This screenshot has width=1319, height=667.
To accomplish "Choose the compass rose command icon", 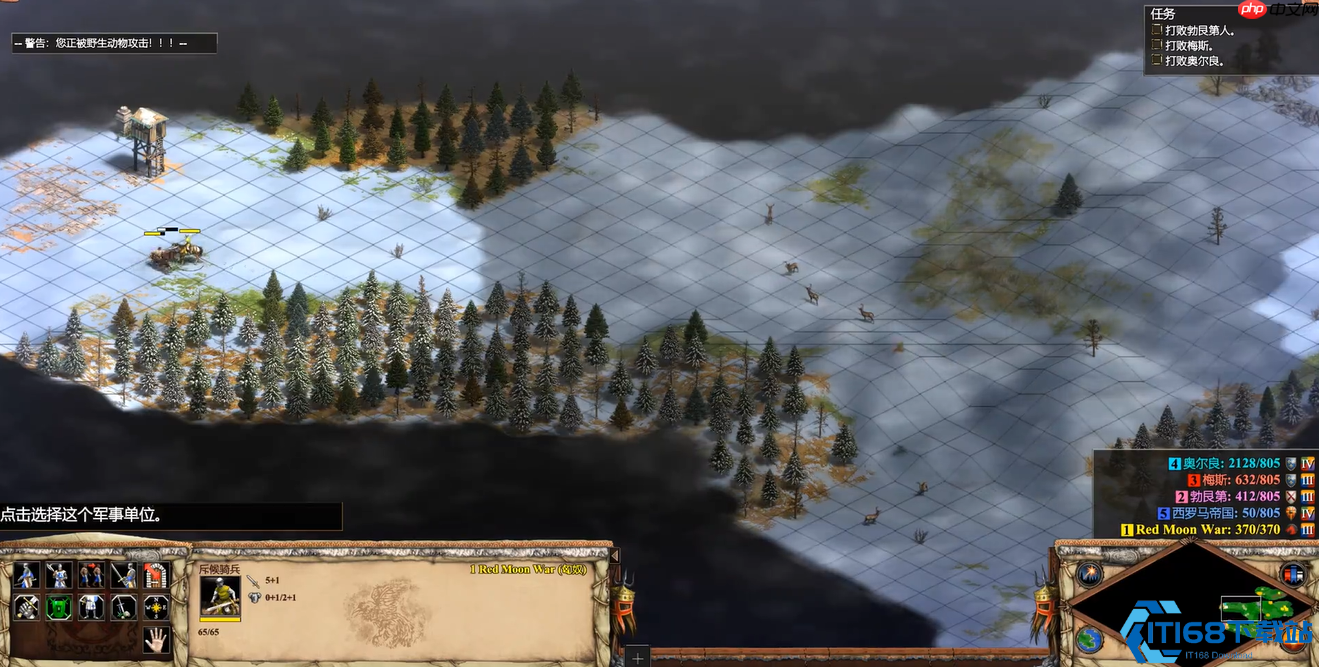I will pyautogui.click(x=156, y=607).
